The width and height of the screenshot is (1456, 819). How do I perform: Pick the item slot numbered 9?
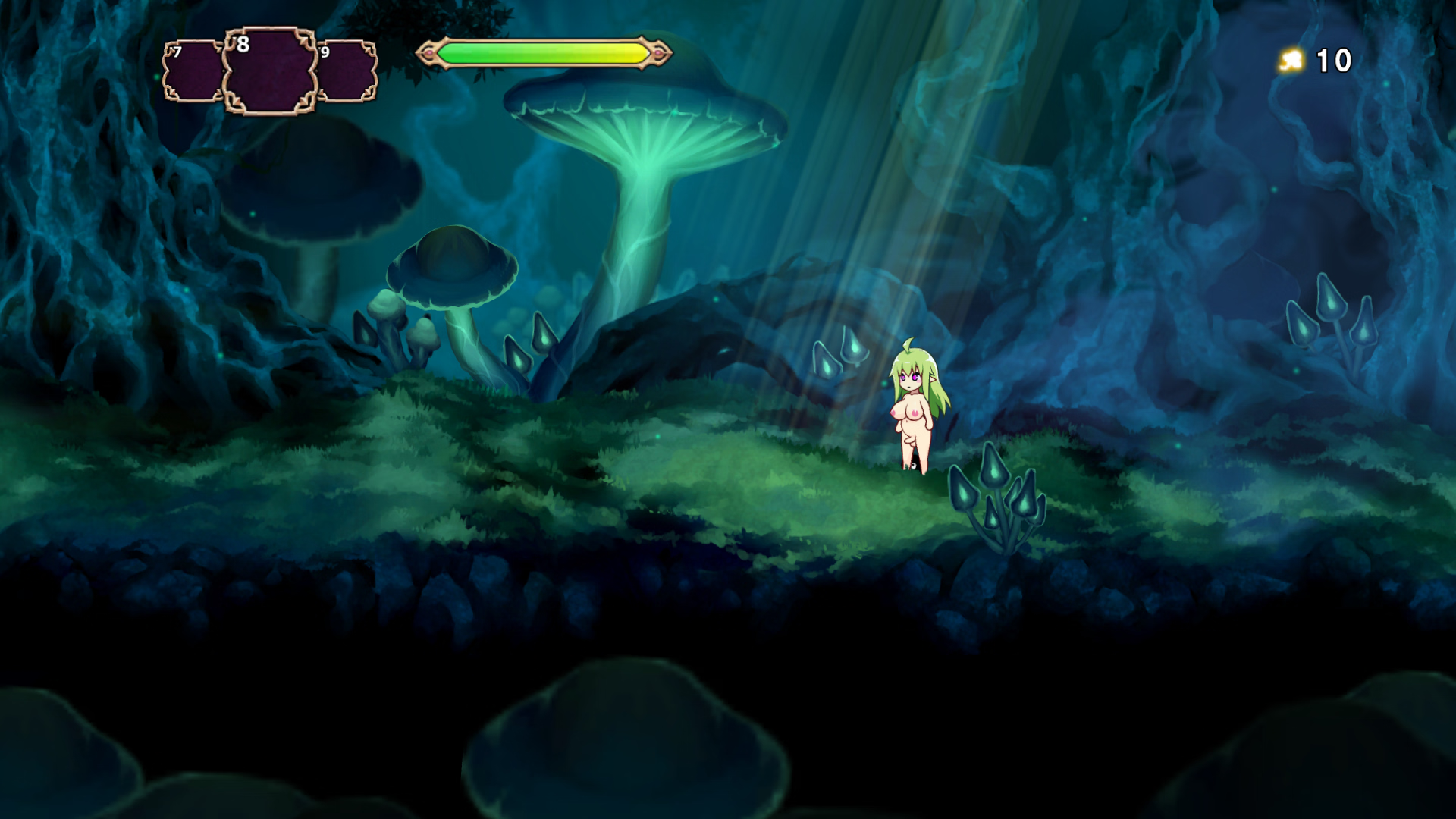point(347,71)
